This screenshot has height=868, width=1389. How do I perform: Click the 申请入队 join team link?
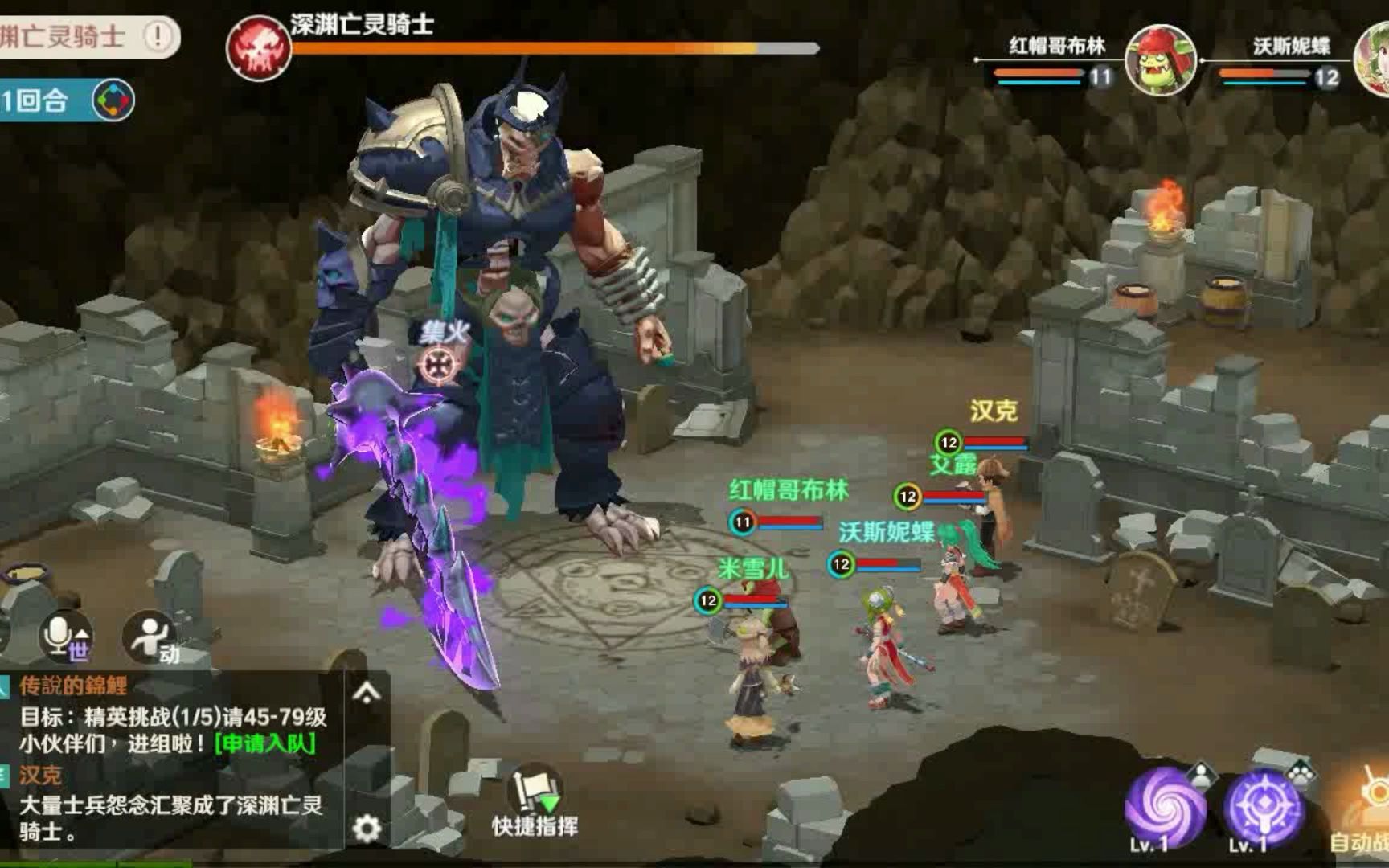pos(265,743)
